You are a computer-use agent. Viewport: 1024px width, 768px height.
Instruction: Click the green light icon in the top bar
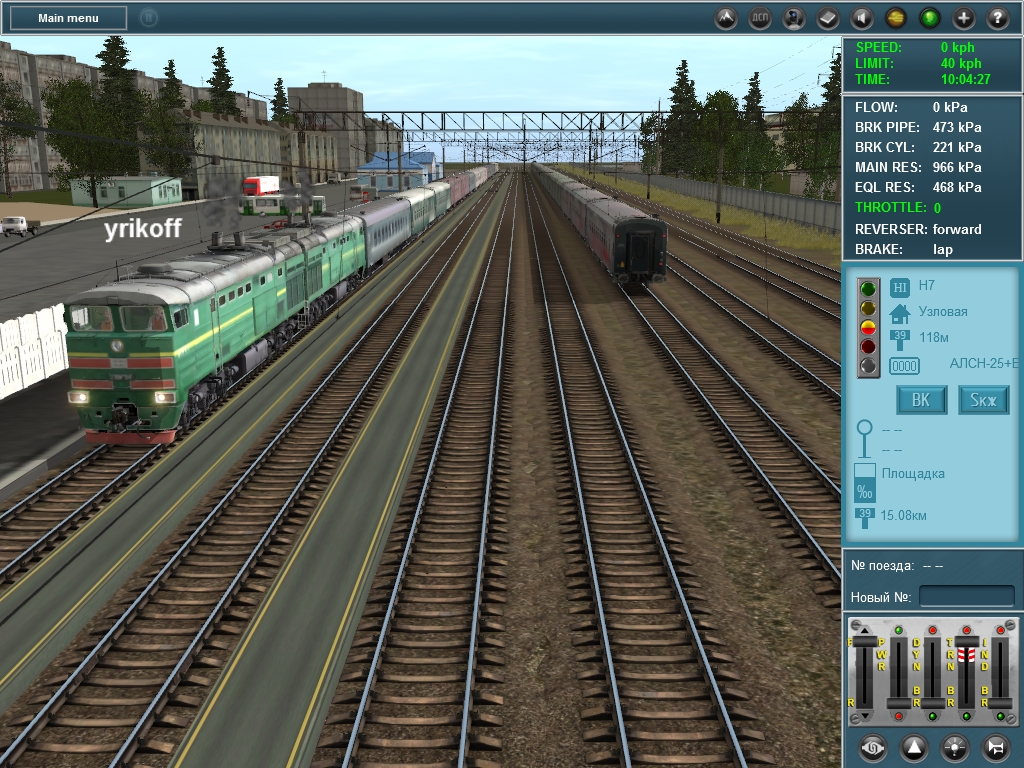point(930,18)
